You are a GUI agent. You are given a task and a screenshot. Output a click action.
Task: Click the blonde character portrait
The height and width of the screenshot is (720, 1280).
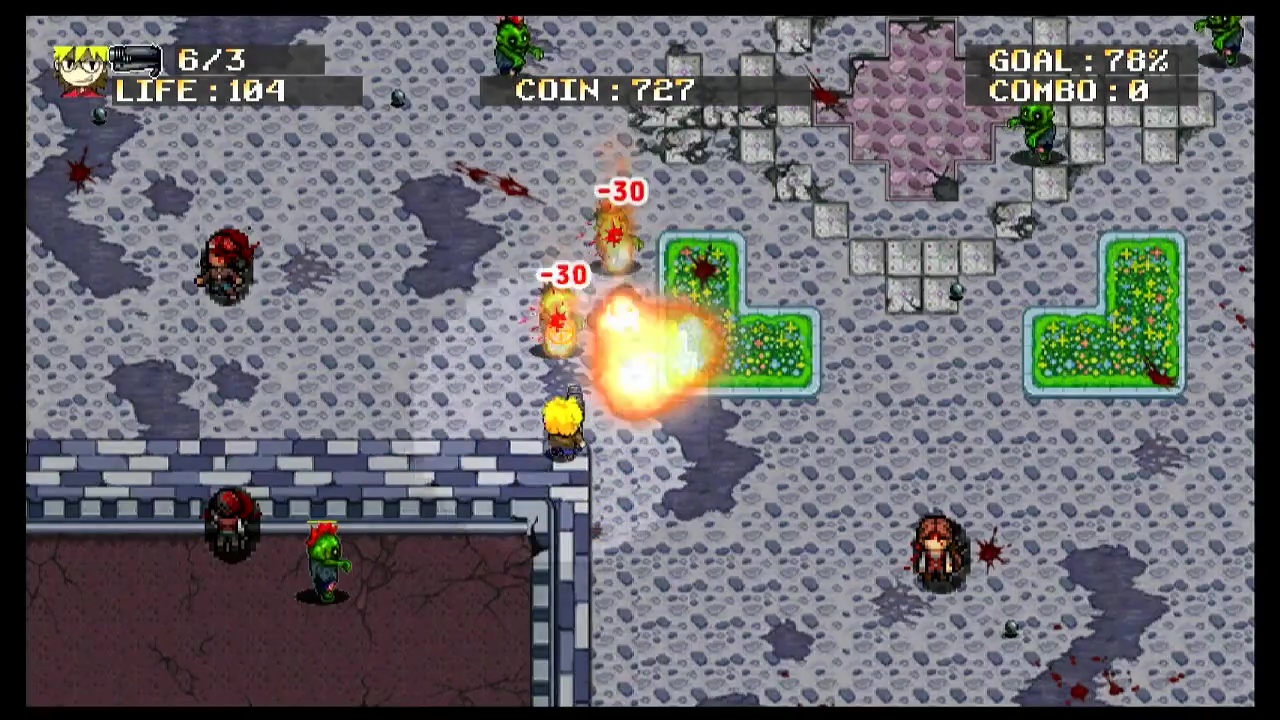pyautogui.click(x=82, y=70)
